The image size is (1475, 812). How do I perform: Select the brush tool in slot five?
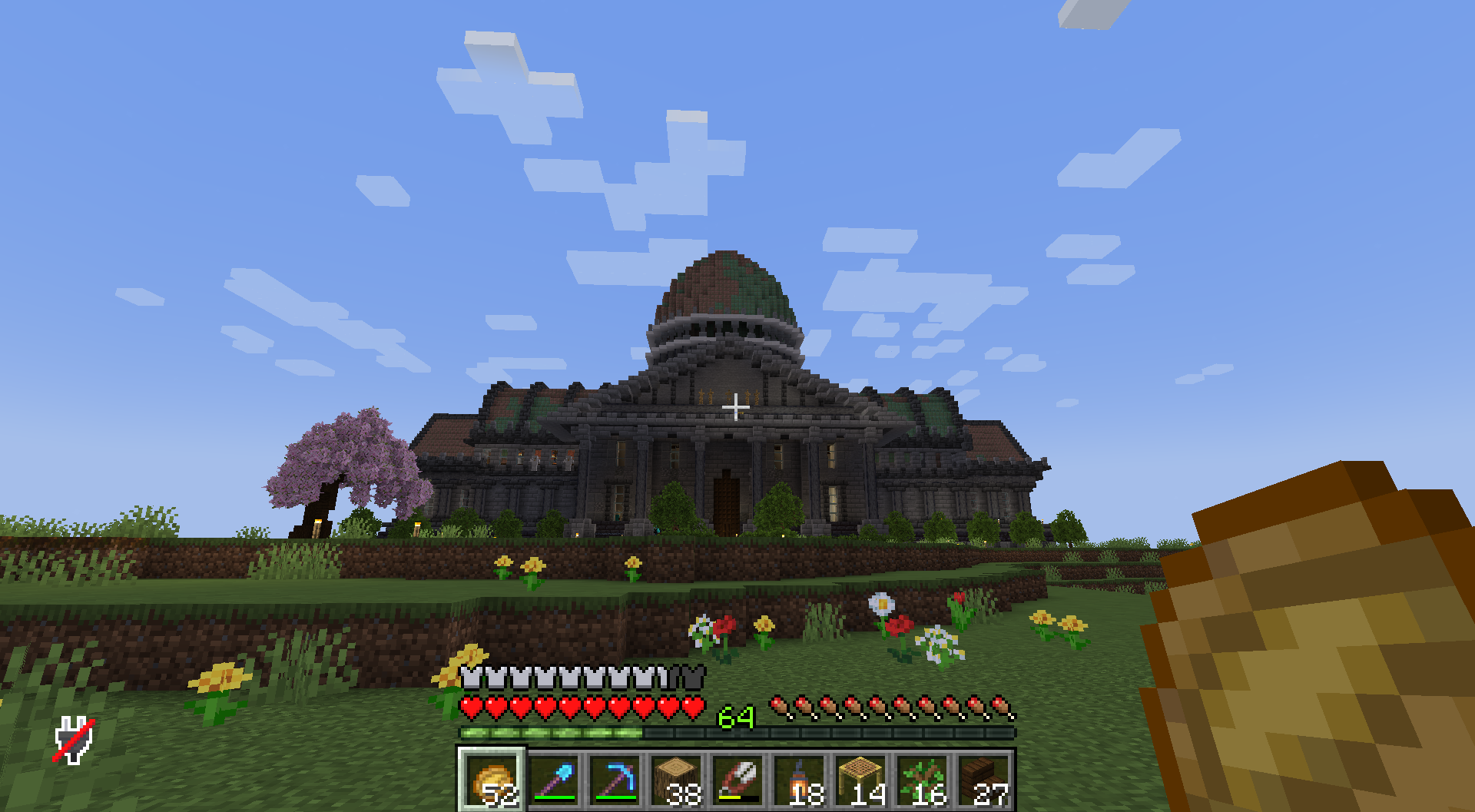point(738,780)
